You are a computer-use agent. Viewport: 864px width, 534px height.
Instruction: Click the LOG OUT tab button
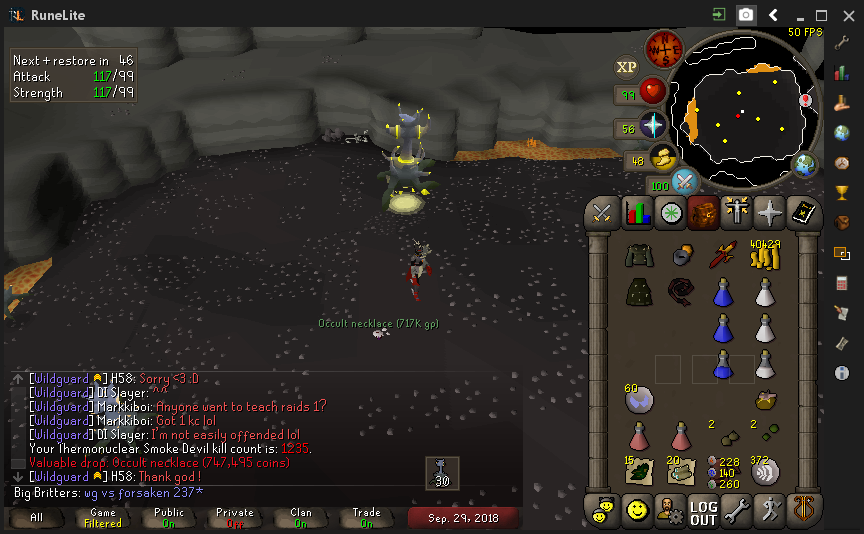point(703,512)
